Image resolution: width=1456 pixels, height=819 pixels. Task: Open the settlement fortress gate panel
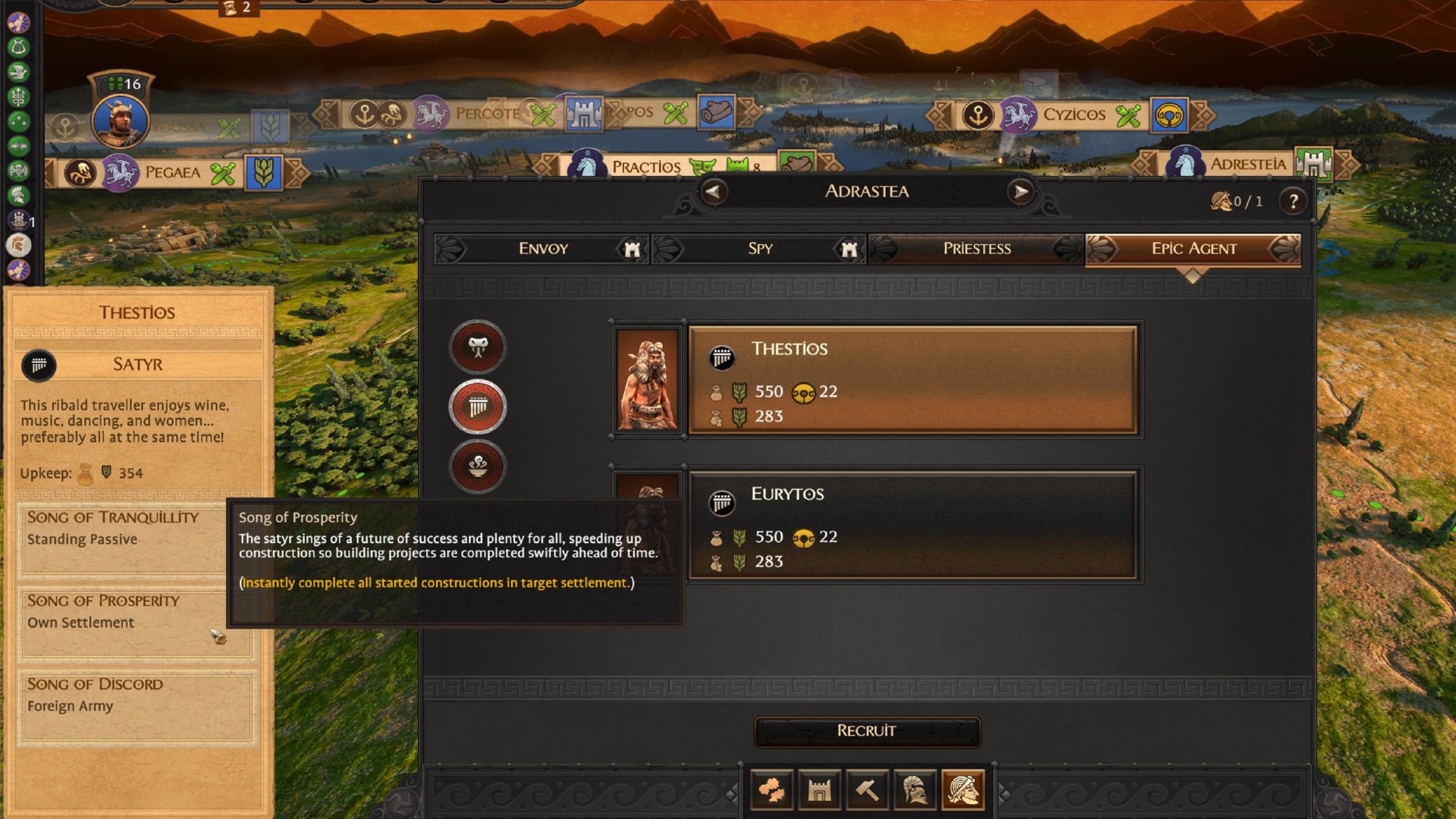click(x=819, y=791)
